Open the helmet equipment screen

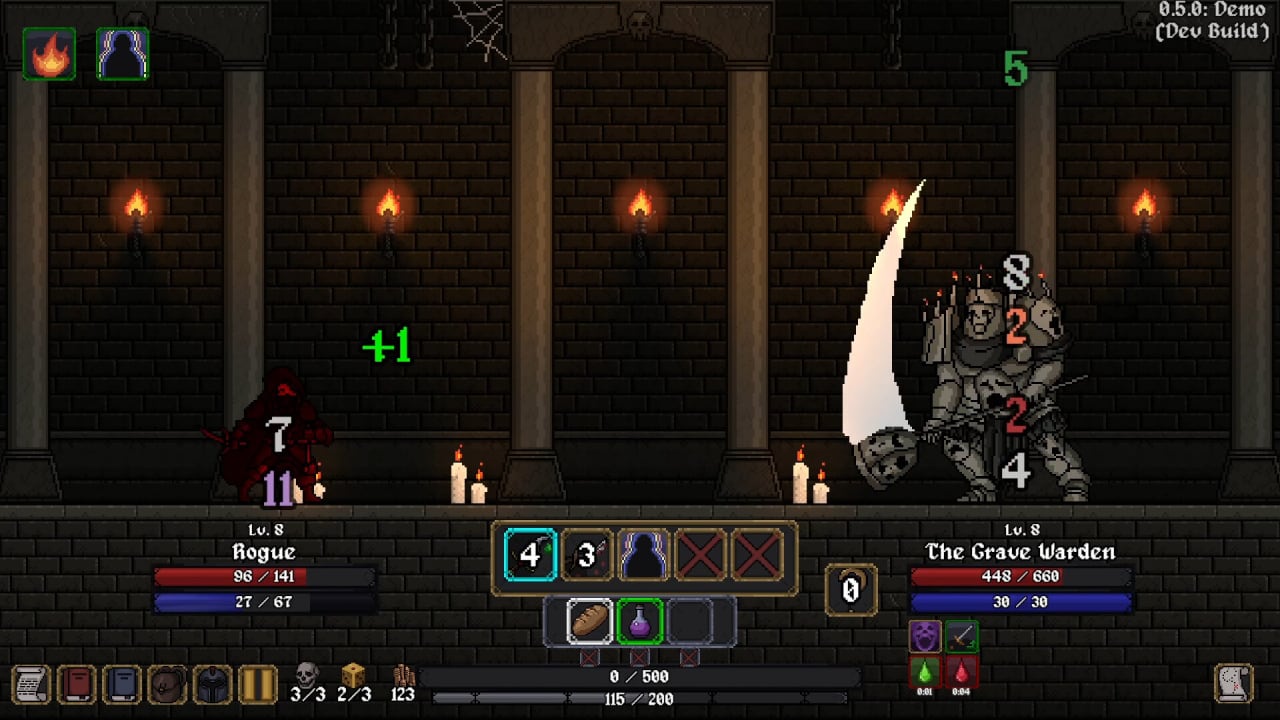[x=212, y=684]
